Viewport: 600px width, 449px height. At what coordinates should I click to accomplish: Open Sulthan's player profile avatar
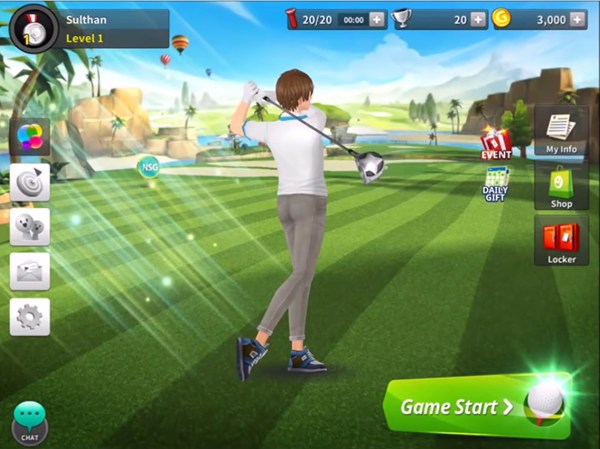[32, 28]
